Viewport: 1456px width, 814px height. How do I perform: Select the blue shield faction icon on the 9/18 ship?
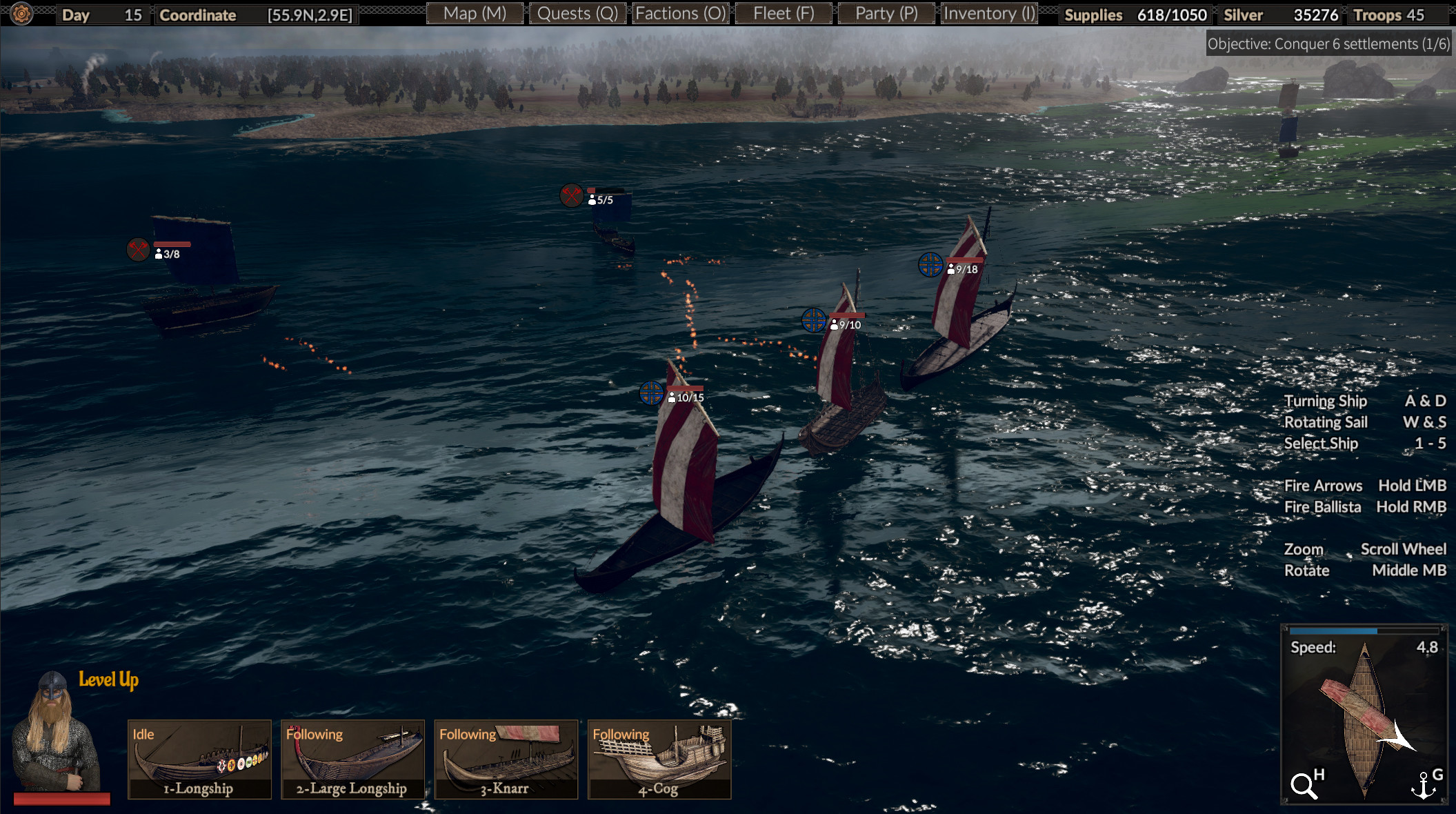931,265
